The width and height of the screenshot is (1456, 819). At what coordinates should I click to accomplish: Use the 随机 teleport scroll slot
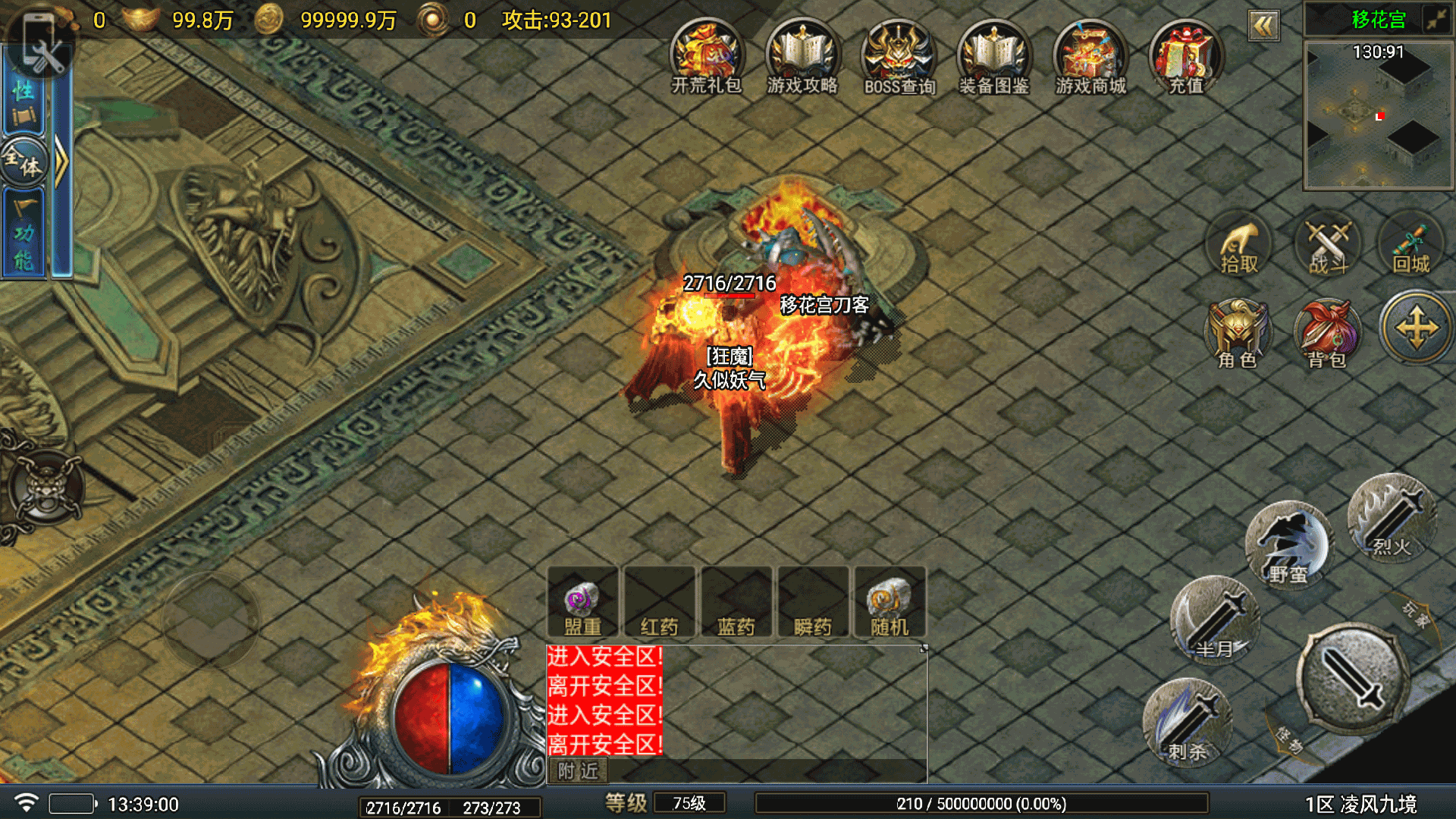pos(890,603)
